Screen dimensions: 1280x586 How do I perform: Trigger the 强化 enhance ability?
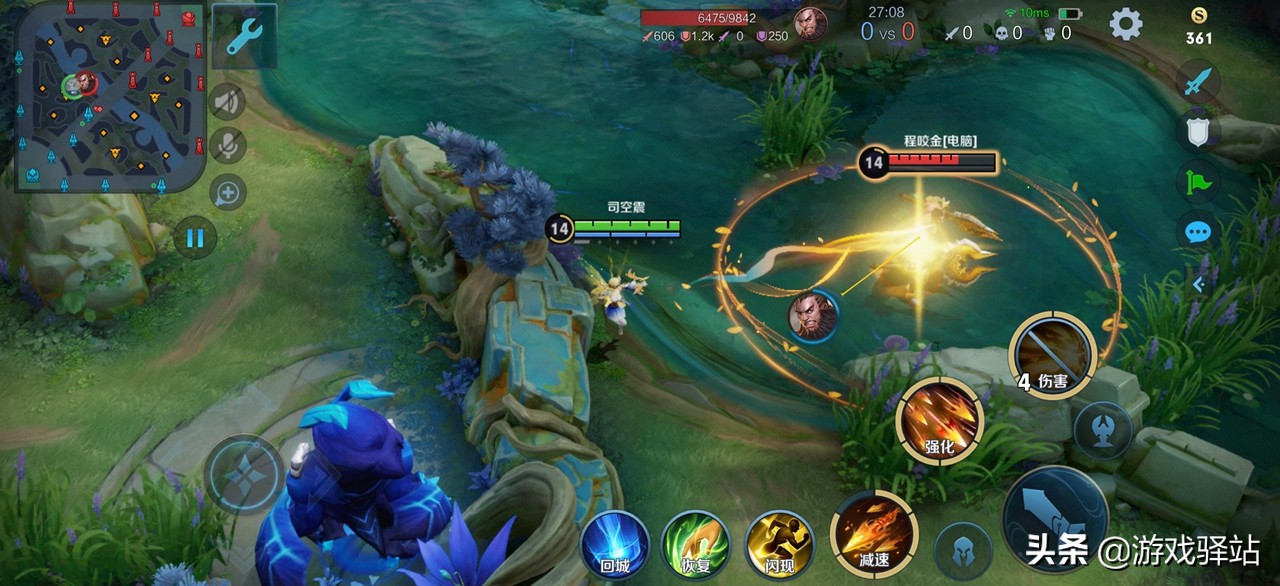939,422
